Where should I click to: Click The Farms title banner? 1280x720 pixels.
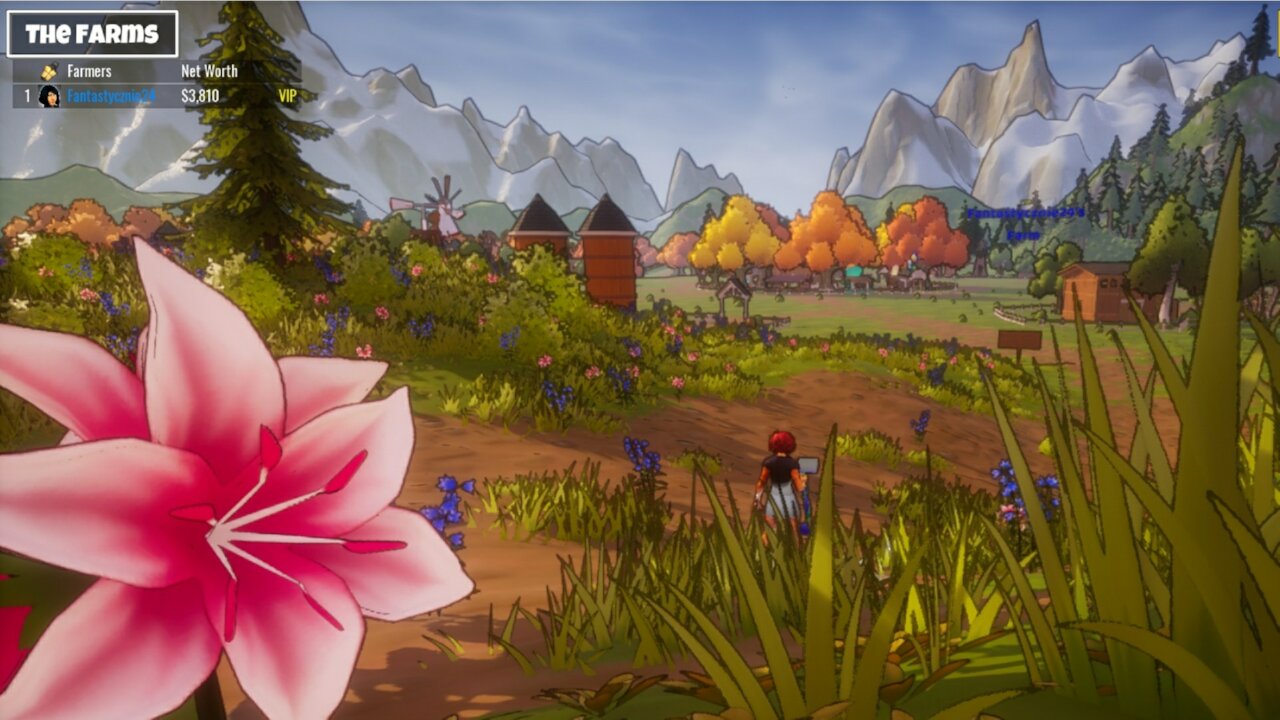[x=92, y=34]
